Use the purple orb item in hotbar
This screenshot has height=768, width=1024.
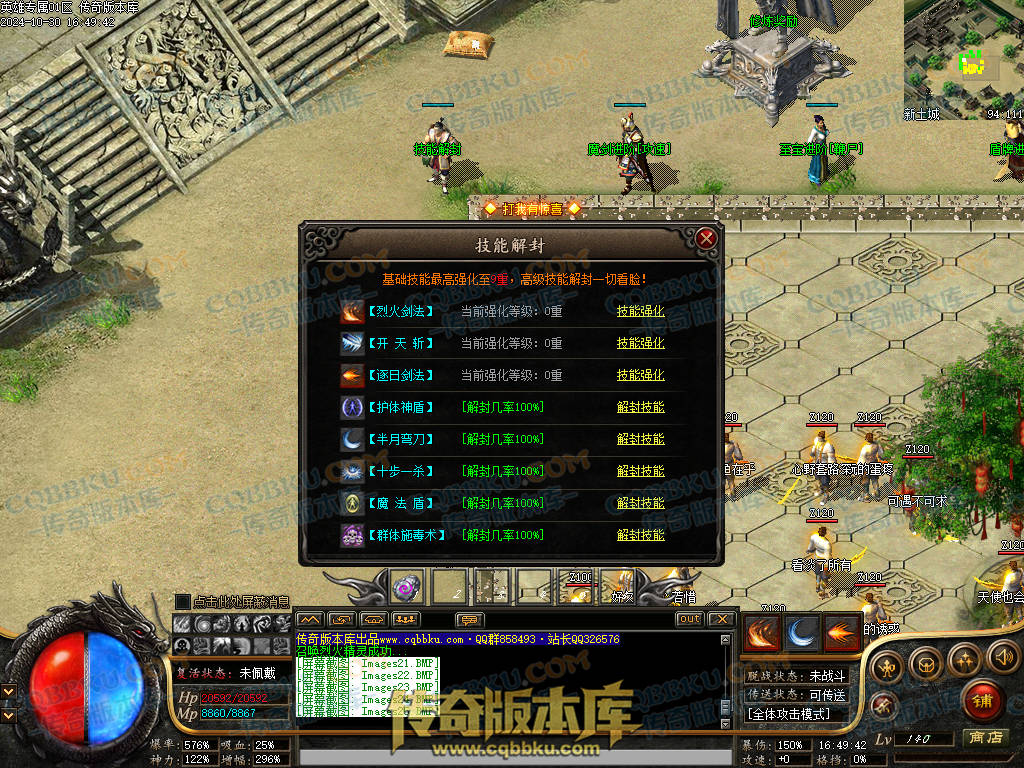407,587
